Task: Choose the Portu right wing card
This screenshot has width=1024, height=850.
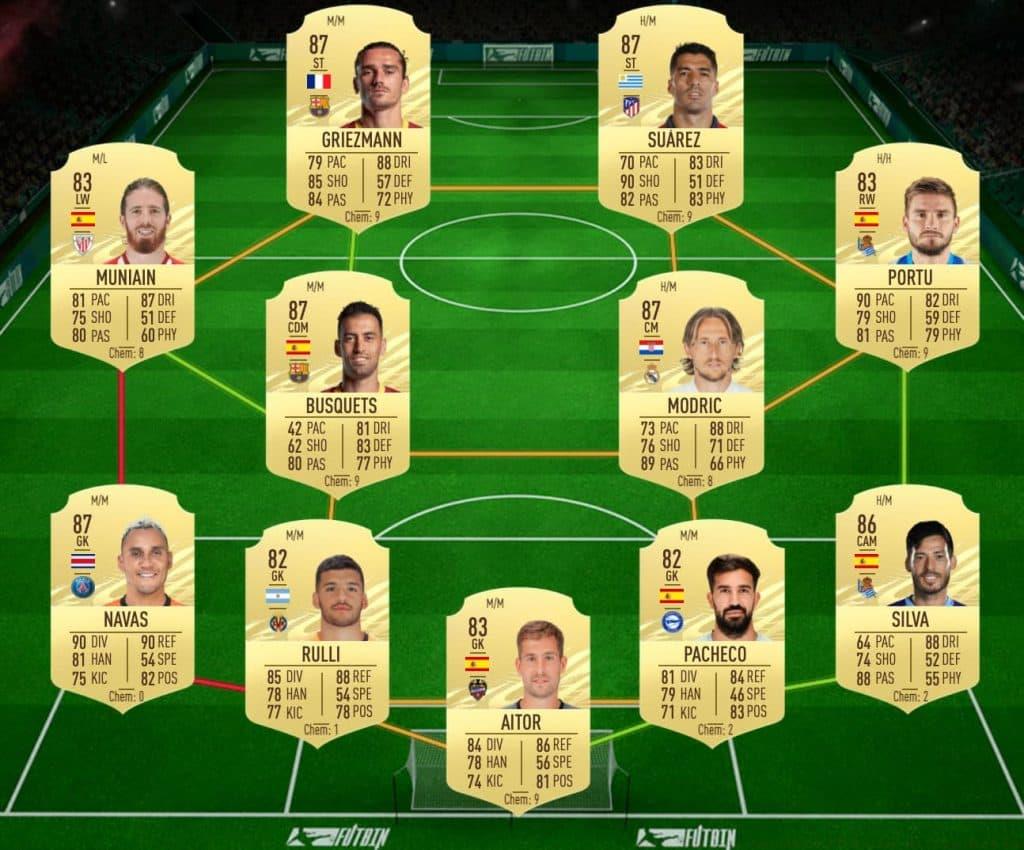Action: [x=906, y=255]
